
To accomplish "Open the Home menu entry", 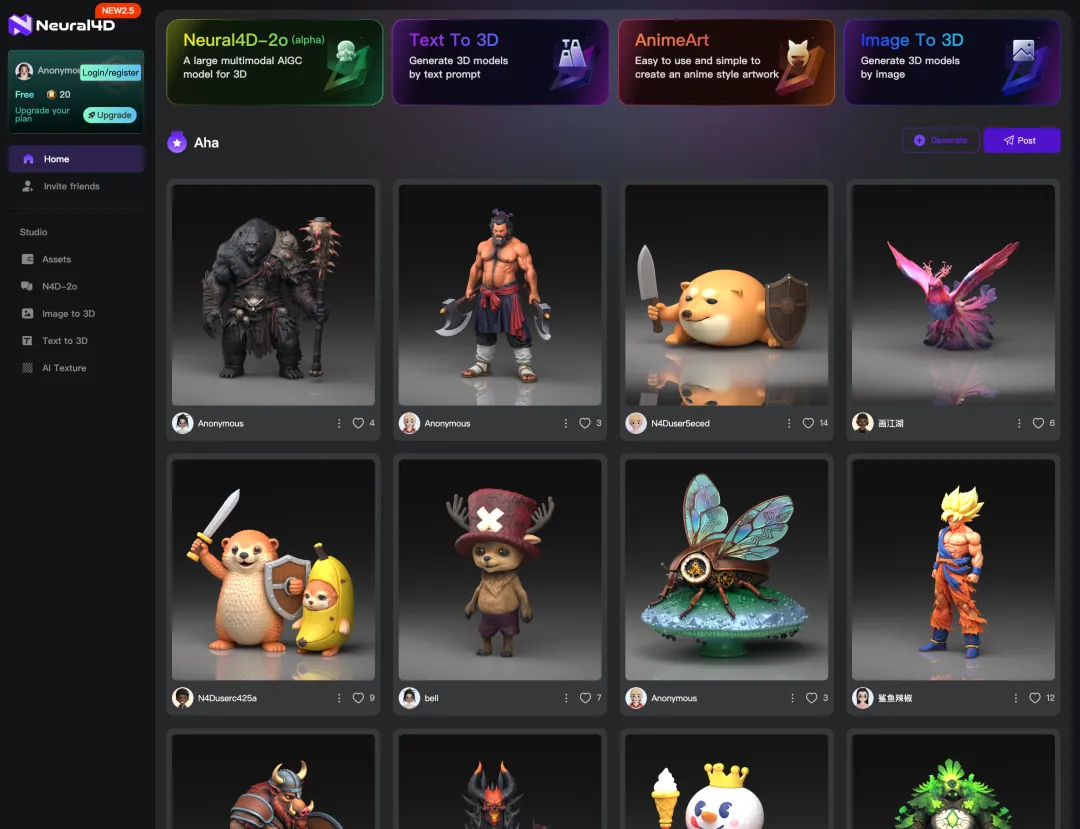I will tap(57, 159).
